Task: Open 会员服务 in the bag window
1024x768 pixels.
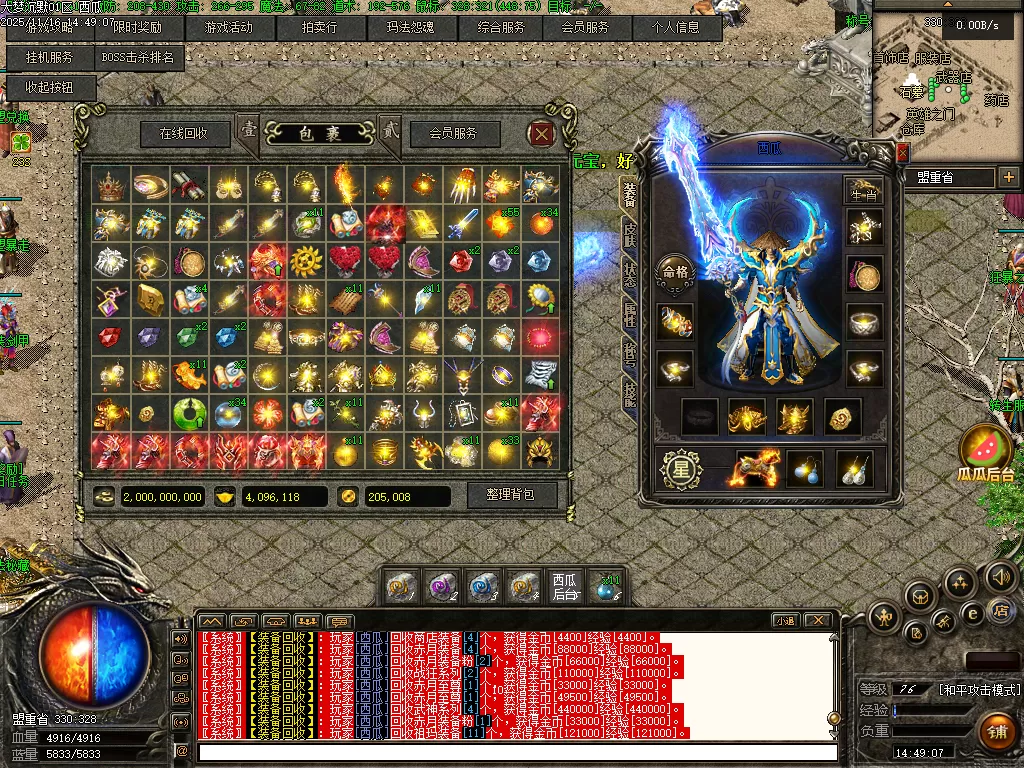Action: (453, 133)
